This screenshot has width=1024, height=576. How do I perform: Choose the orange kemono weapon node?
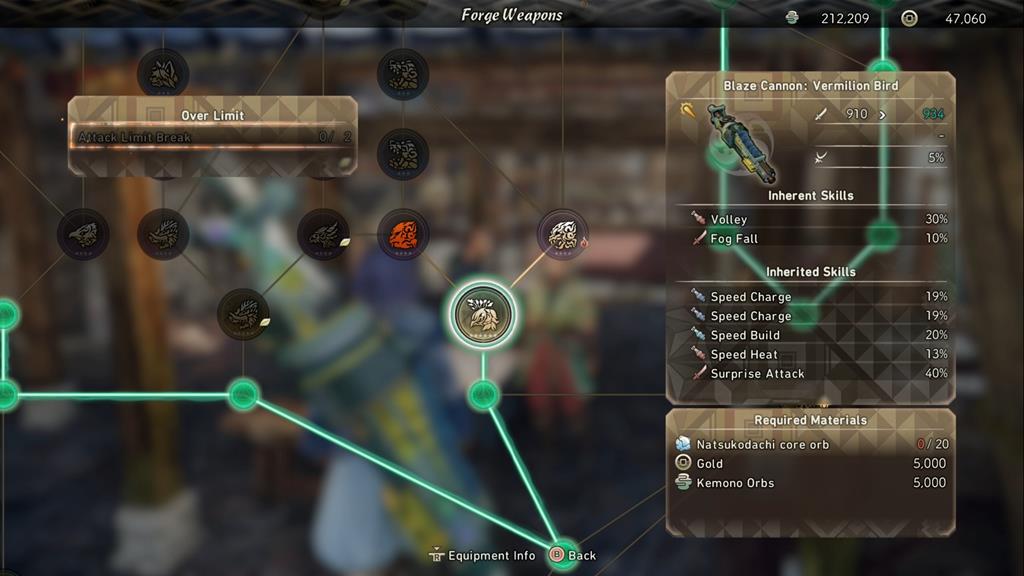(403, 235)
